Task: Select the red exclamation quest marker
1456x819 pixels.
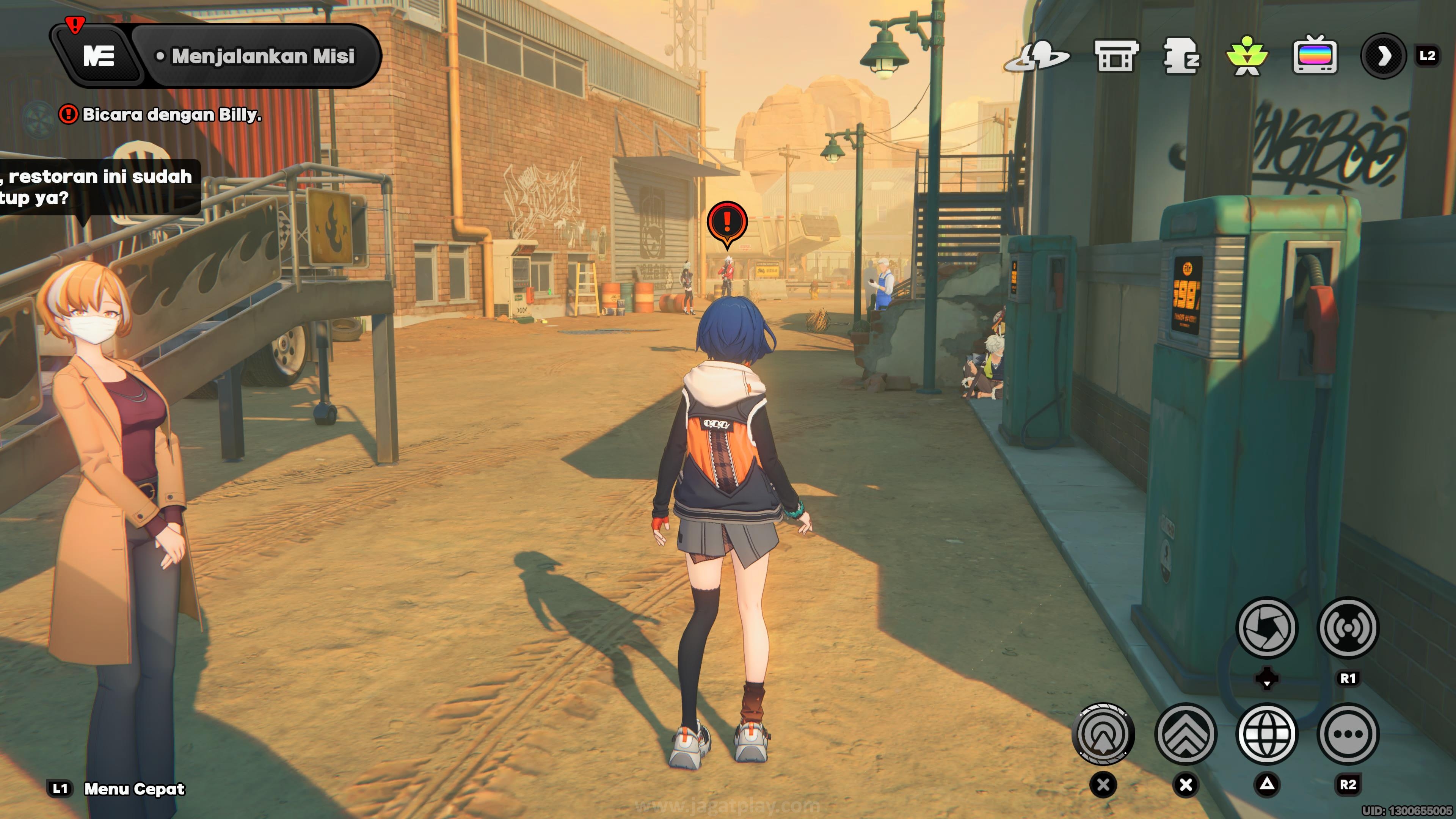Action: (727, 221)
